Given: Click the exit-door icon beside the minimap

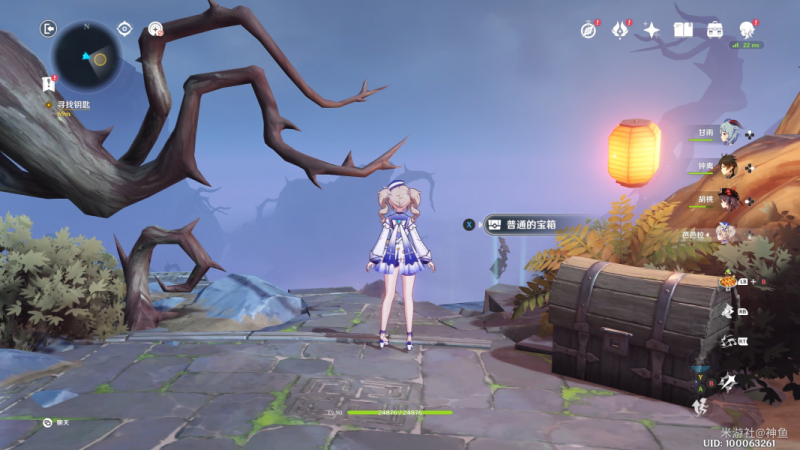Looking at the screenshot, I should coord(48,29).
